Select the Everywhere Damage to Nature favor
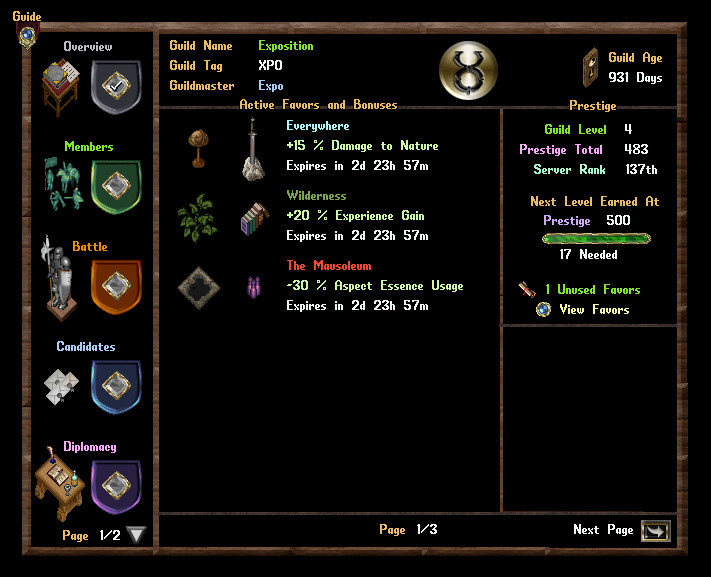Viewport: 711px width, 577px height. coord(362,146)
